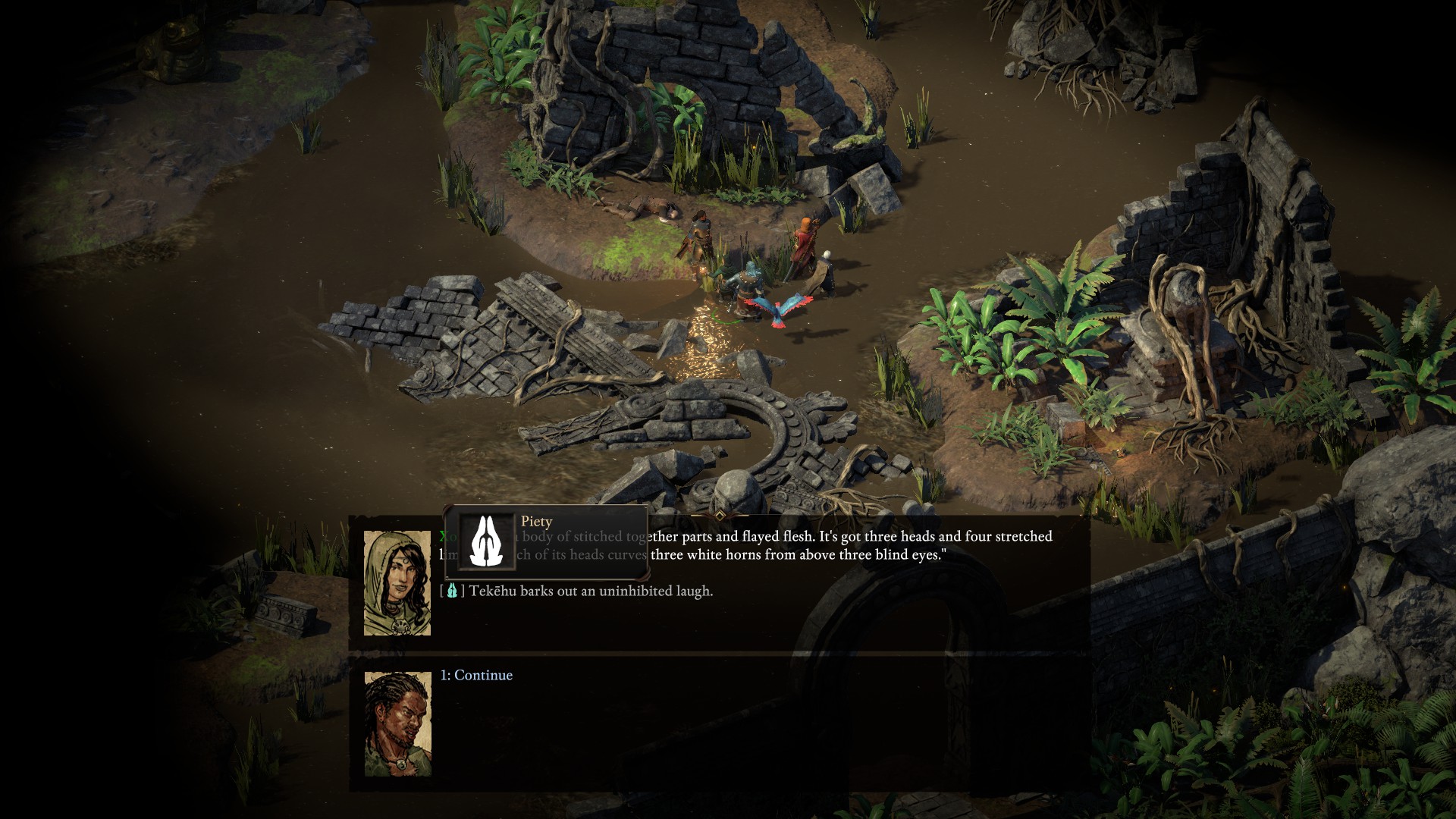Click the Piety disposition icon before Tekēhu's line
1456x819 pixels.
(x=453, y=591)
